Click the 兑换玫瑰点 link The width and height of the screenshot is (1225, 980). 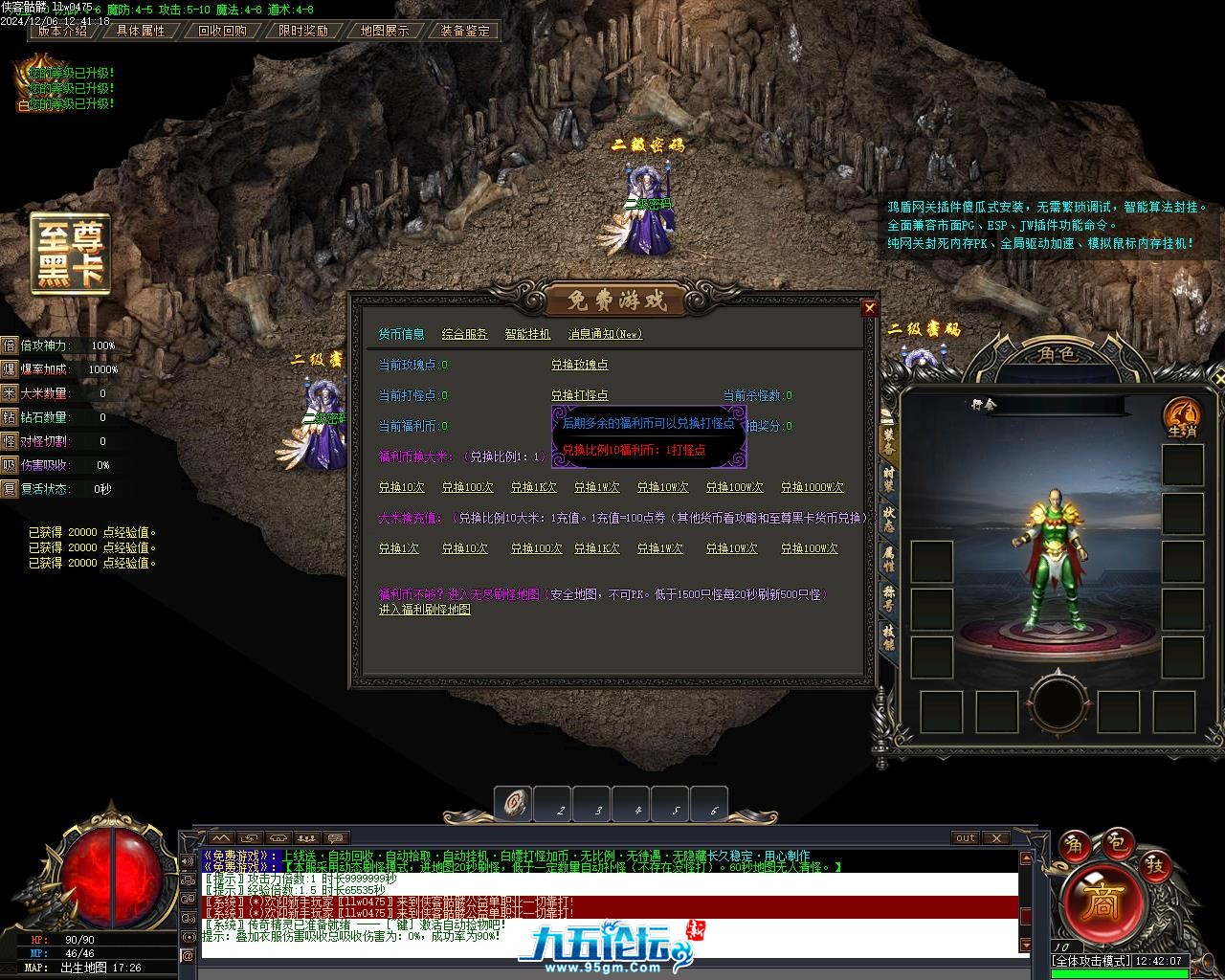[x=579, y=365]
